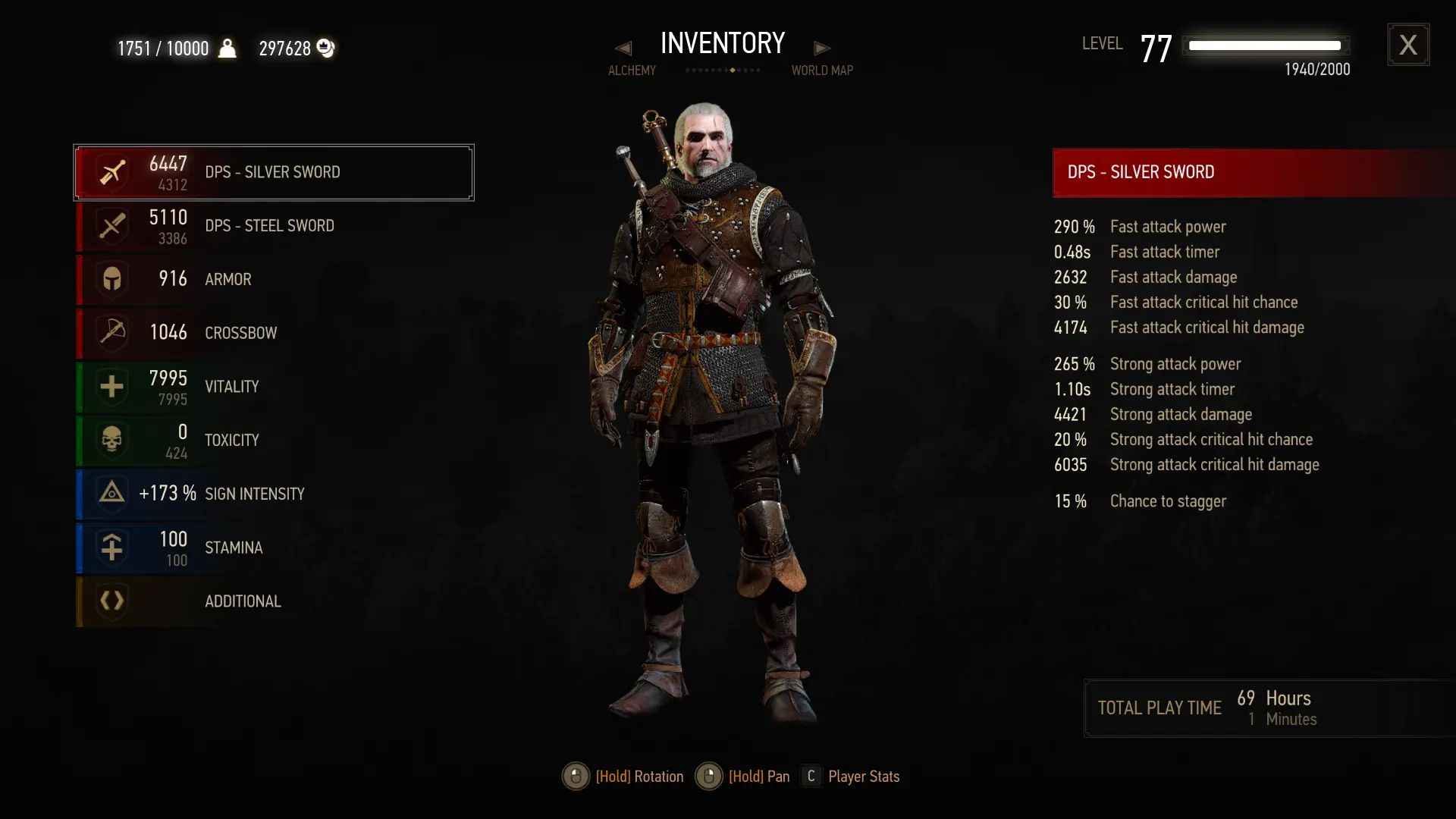Open the Armor stat details
Image resolution: width=1456 pixels, height=819 pixels.
coord(273,279)
